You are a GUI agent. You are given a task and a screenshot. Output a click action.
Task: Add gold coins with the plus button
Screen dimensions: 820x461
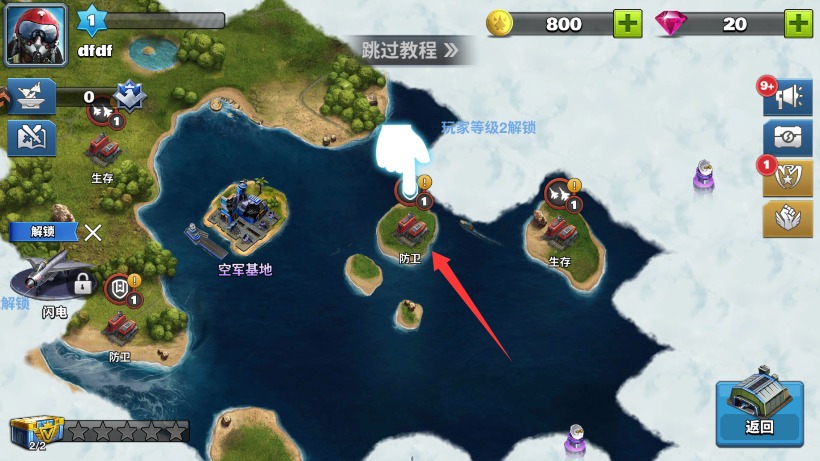(x=628, y=24)
